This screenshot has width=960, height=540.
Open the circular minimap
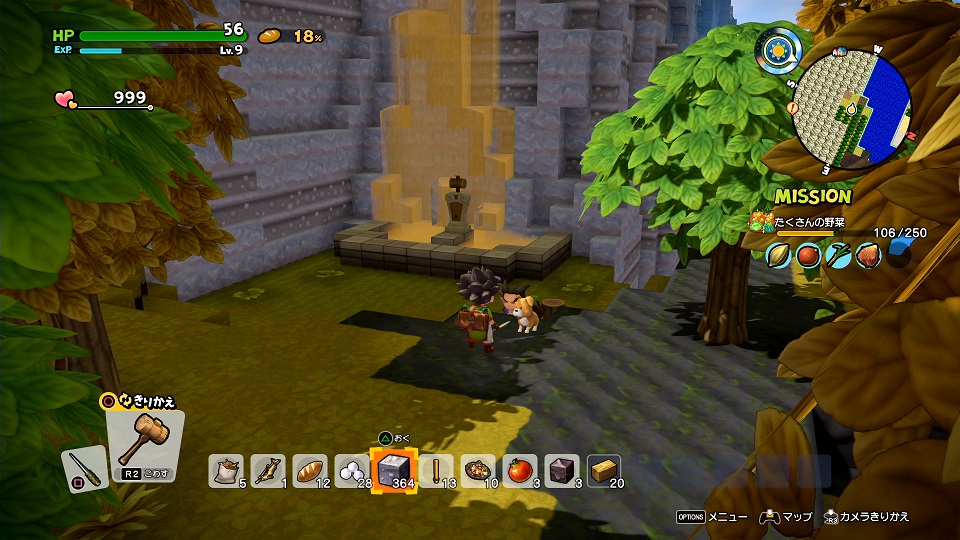point(851,109)
